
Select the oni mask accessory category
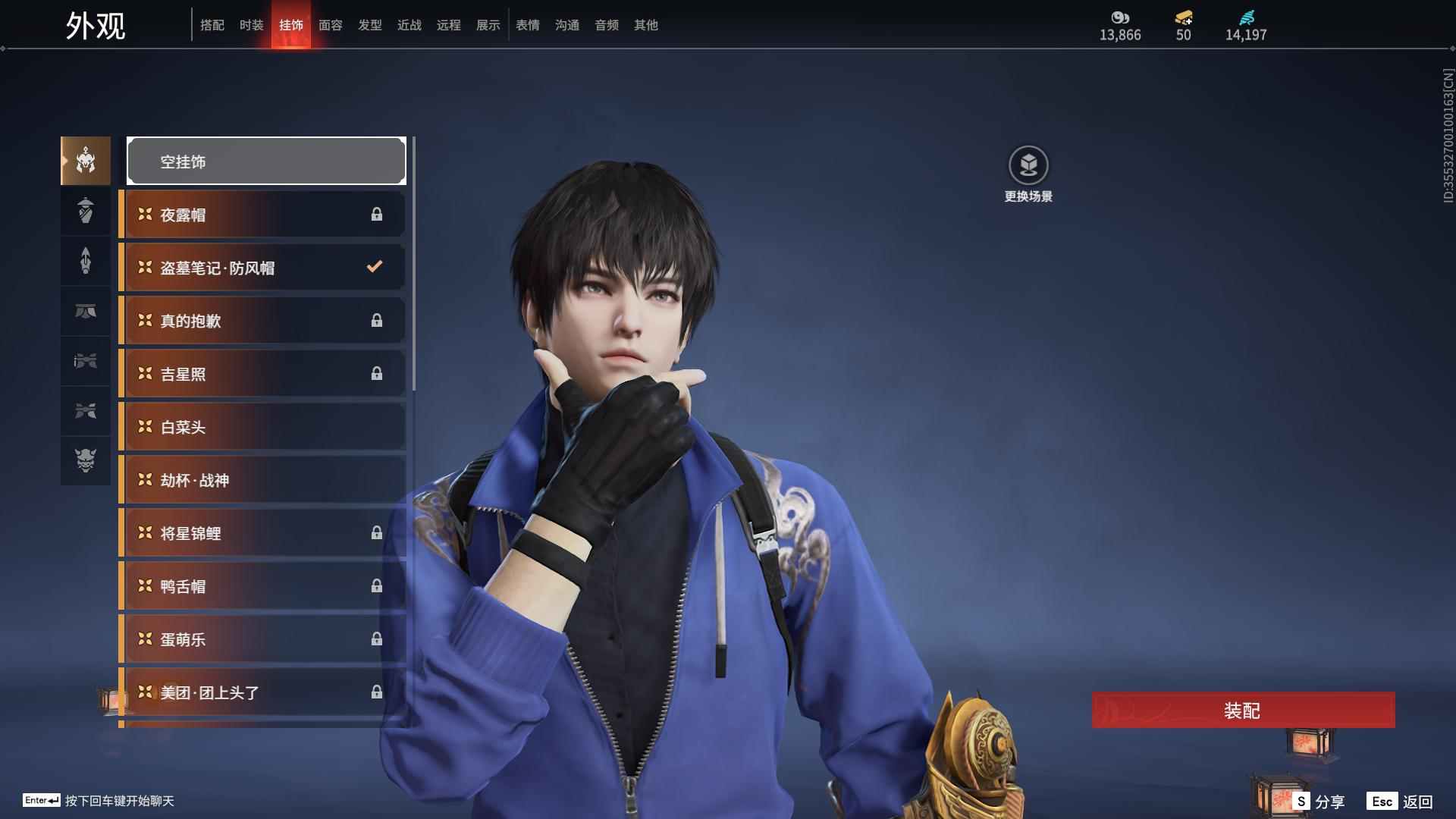click(86, 460)
